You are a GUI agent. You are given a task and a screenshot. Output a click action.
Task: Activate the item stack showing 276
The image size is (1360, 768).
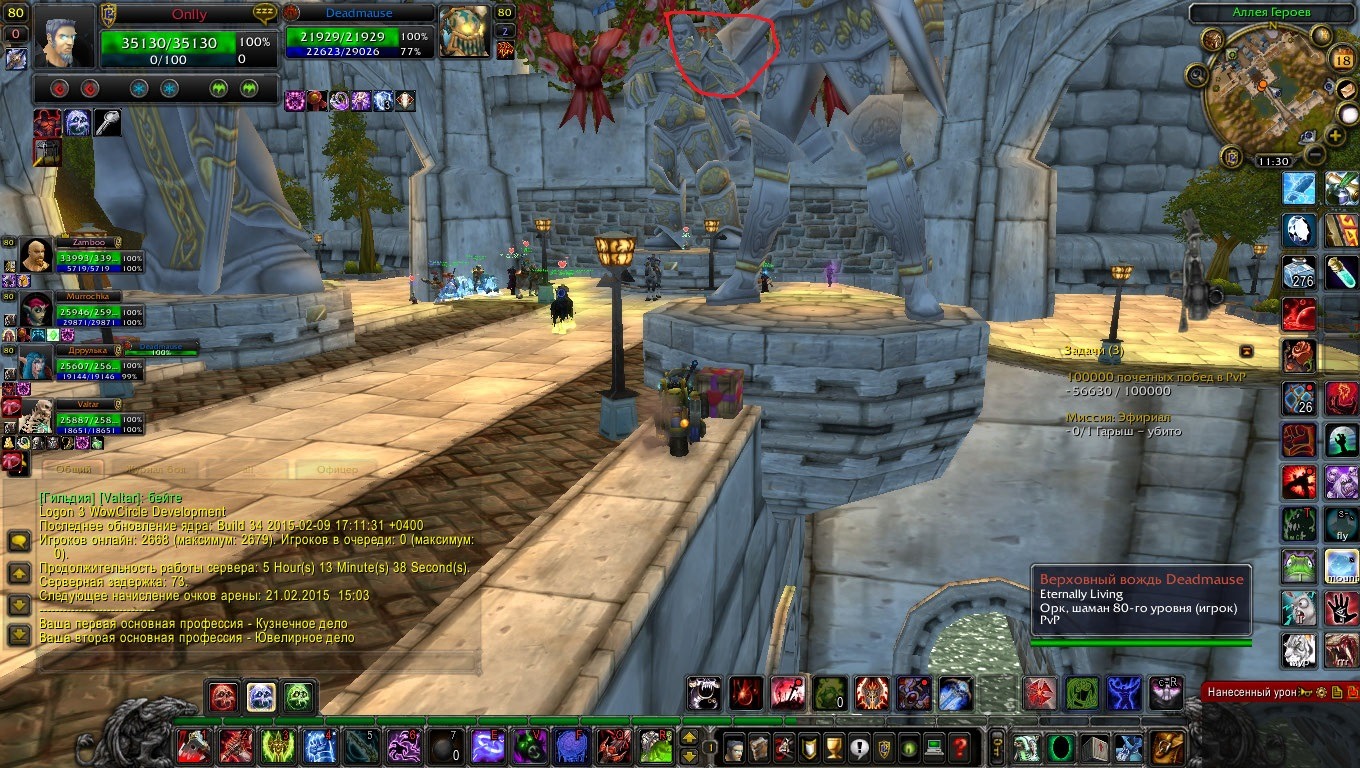pos(1300,271)
